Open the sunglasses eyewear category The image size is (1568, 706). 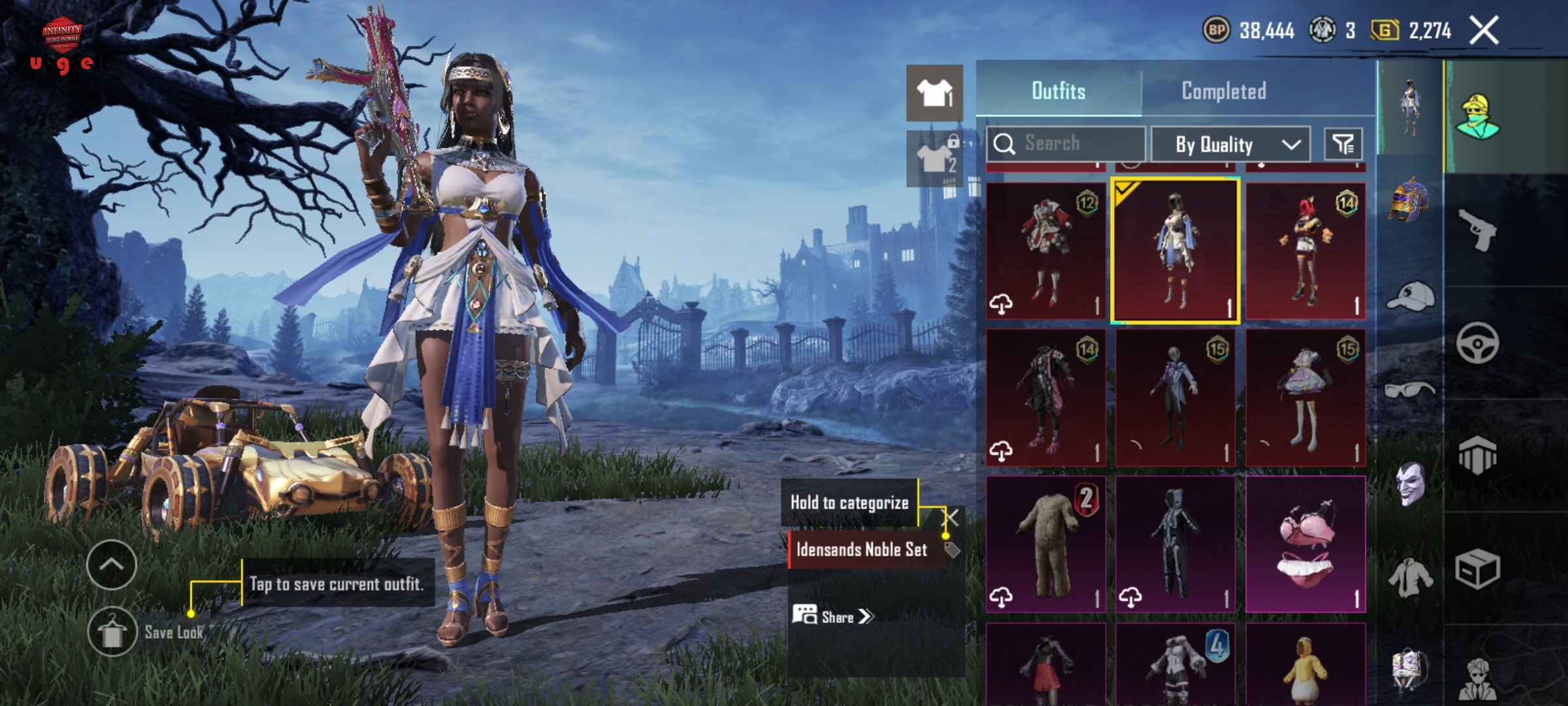(x=1410, y=390)
